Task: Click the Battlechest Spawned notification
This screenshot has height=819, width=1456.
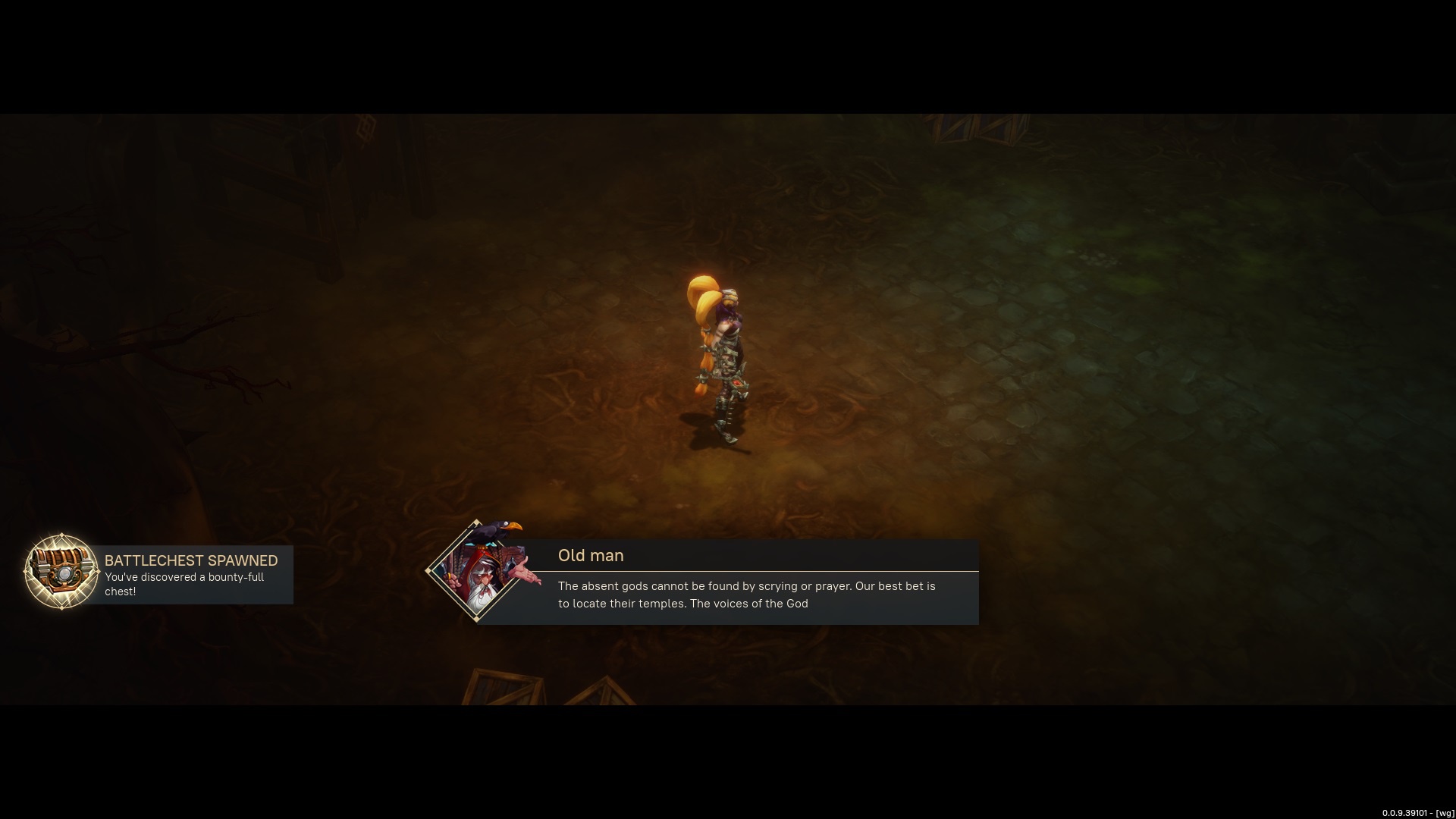Action: pyautogui.click(x=191, y=575)
